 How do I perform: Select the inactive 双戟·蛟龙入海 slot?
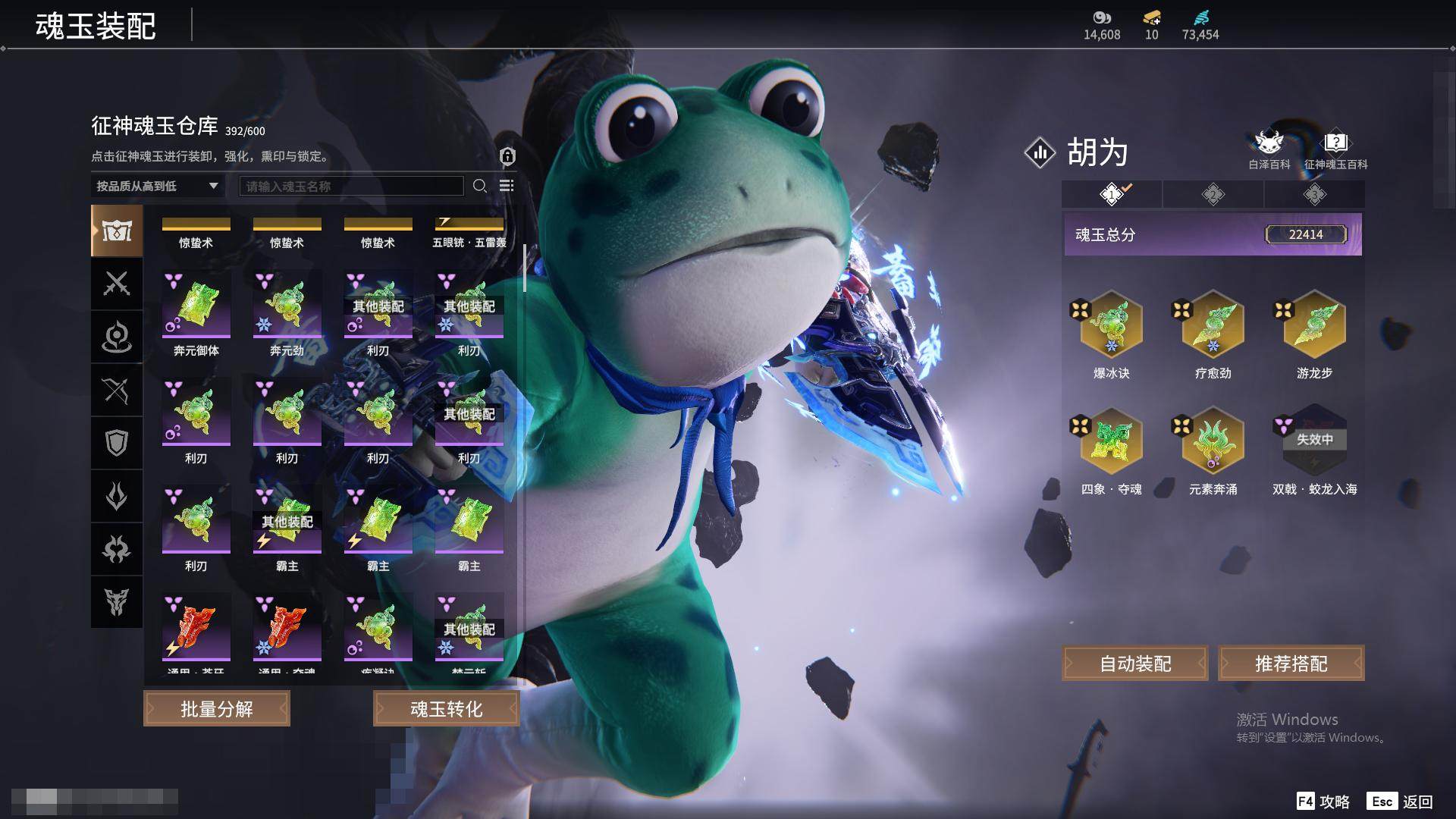coord(1314,441)
